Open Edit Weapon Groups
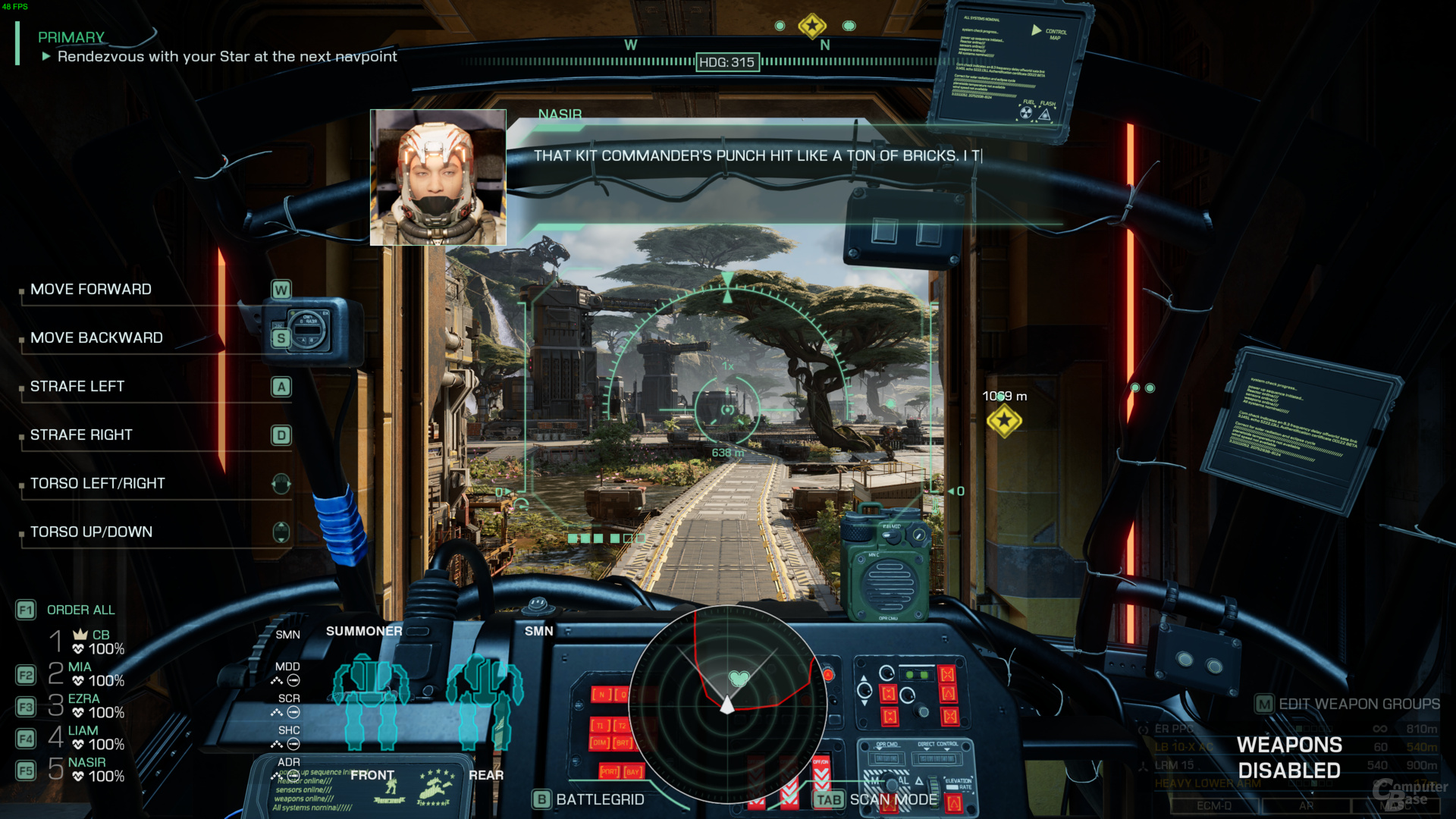The image size is (1456, 819). pyautogui.click(x=1358, y=704)
